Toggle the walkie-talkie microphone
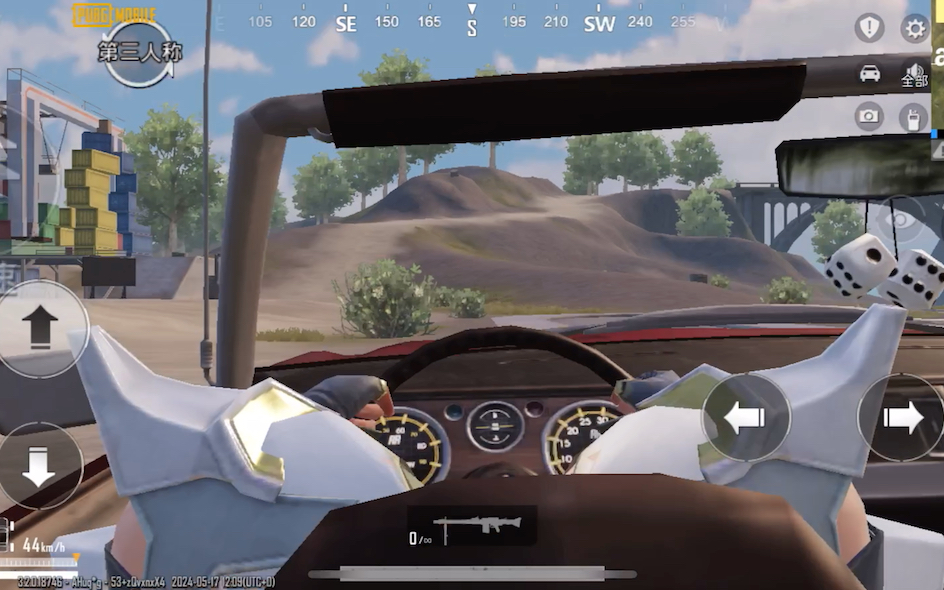 [912, 117]
